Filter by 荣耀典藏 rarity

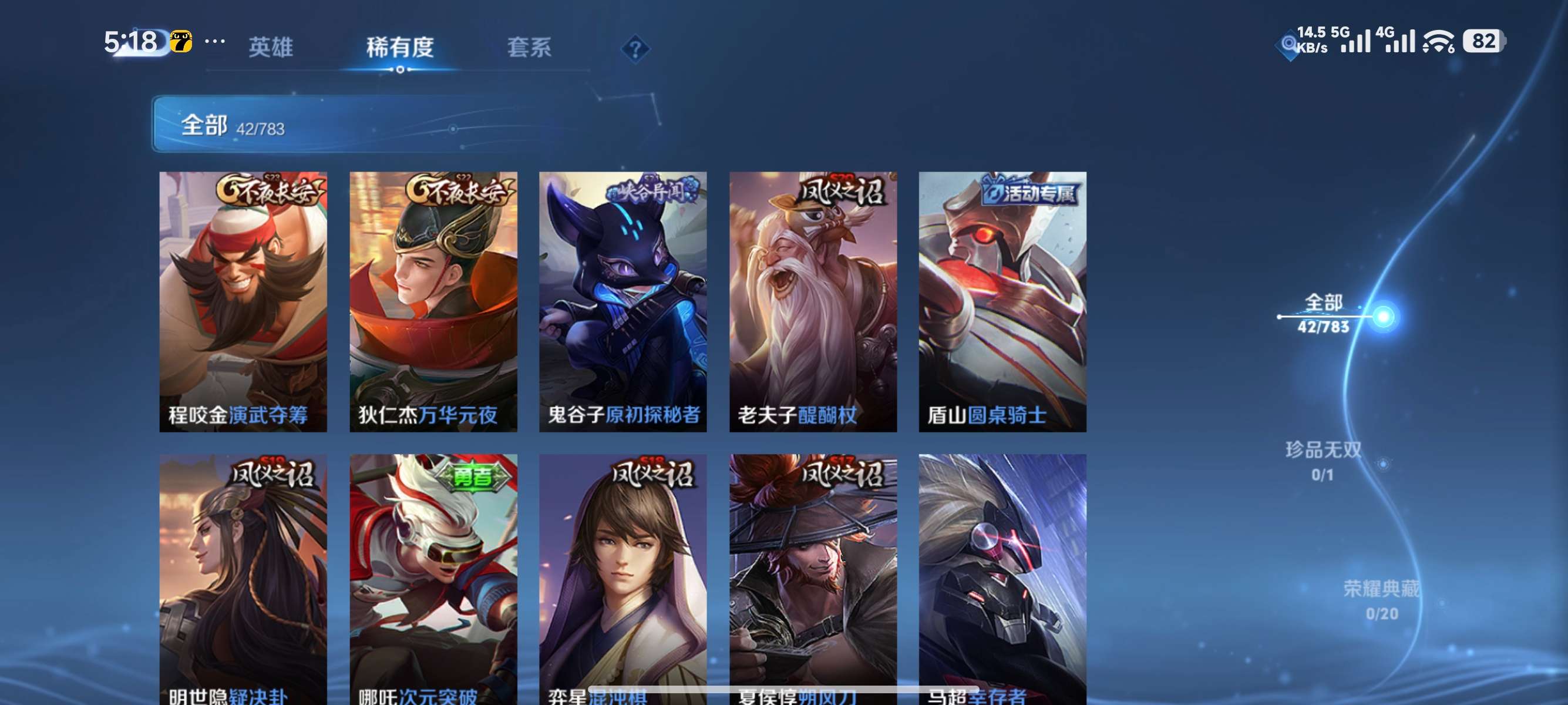coord(1381,600)
